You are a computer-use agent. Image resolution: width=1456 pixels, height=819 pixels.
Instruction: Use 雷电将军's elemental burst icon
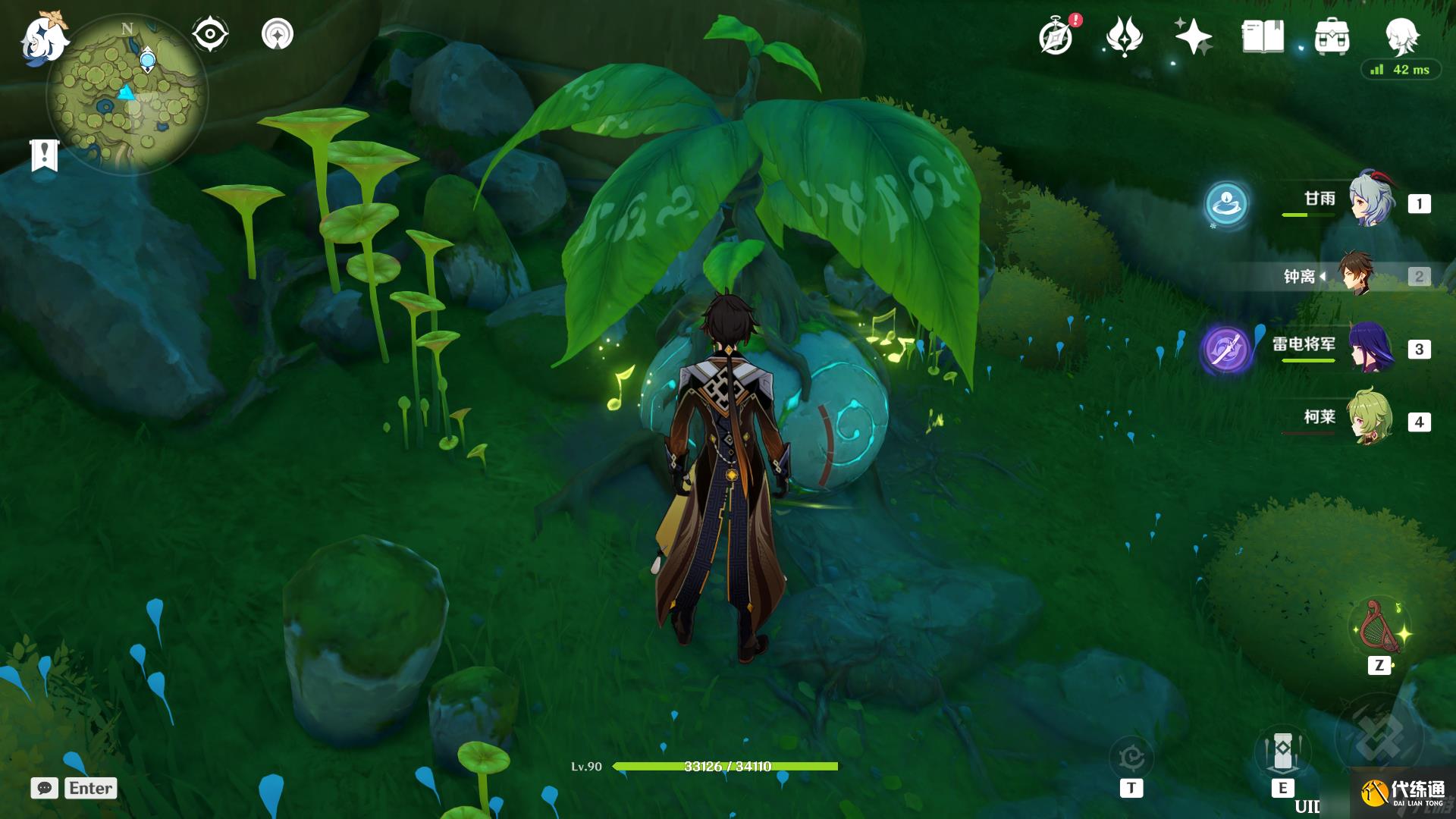coord(1226,349)
